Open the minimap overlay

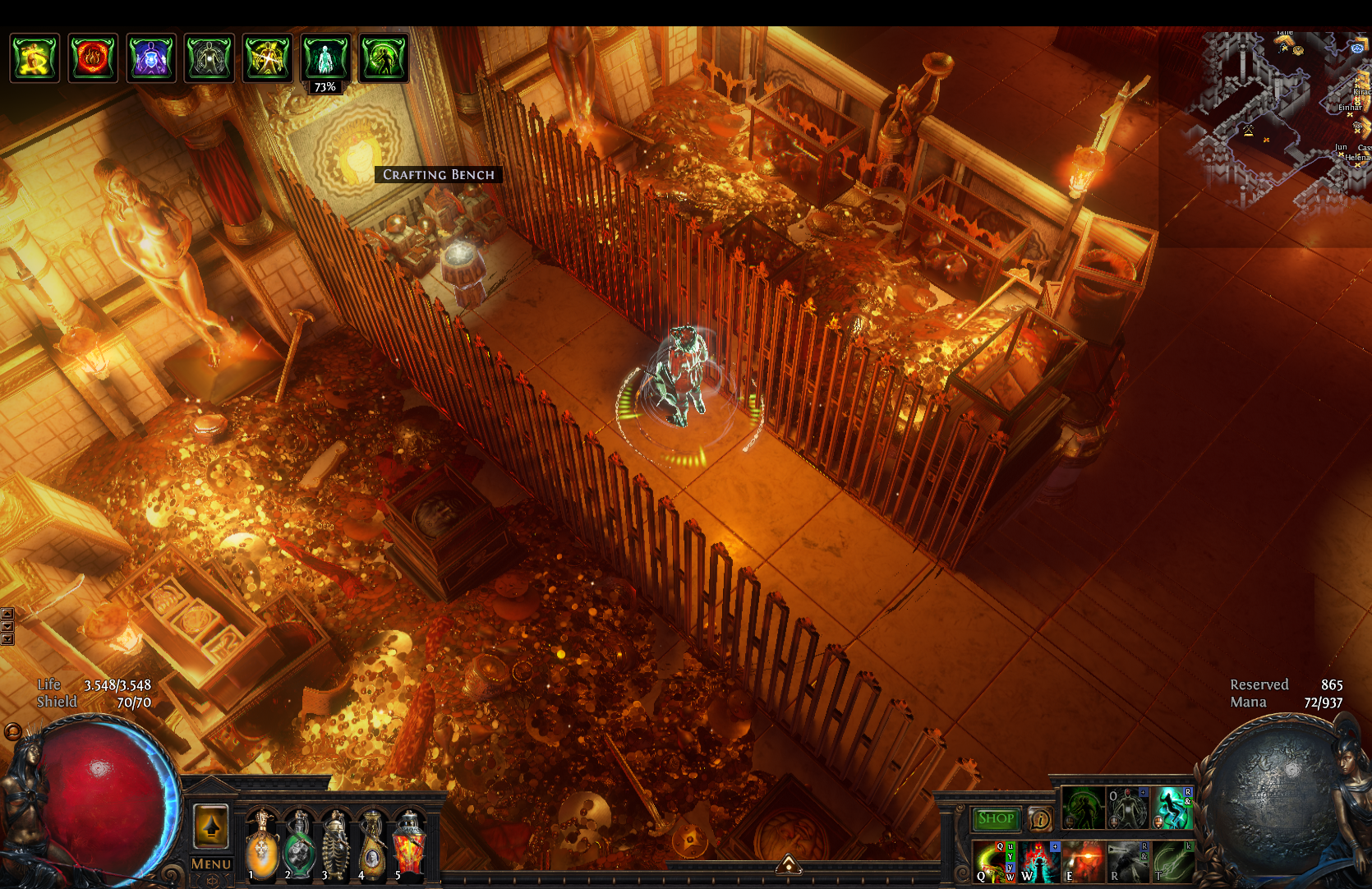1282,115
